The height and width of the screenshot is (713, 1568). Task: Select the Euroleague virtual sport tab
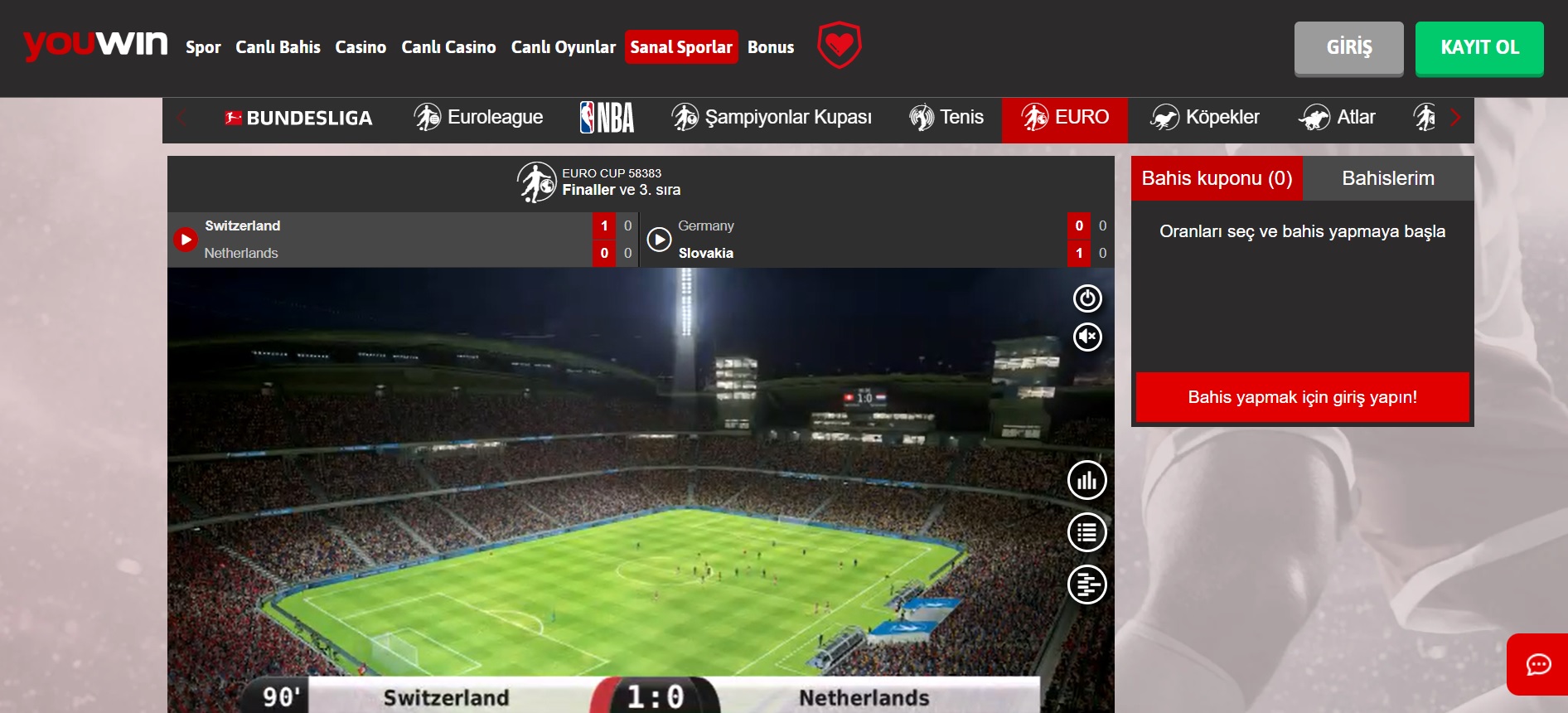point(478,118)
